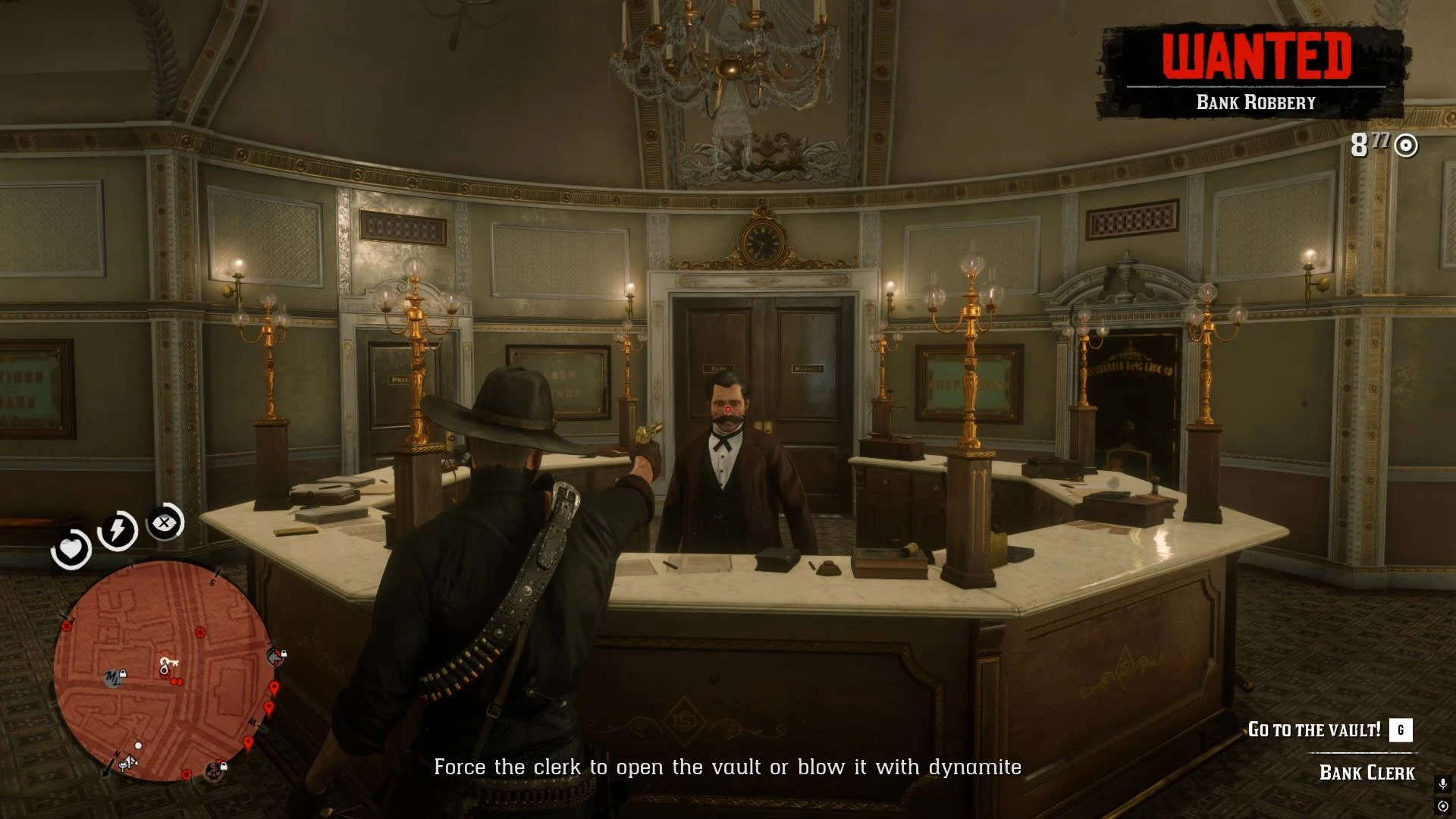Open the circular red minimap
This screenshot has height=819, width=1456.
pyautogui.click(x=162, y=670)
